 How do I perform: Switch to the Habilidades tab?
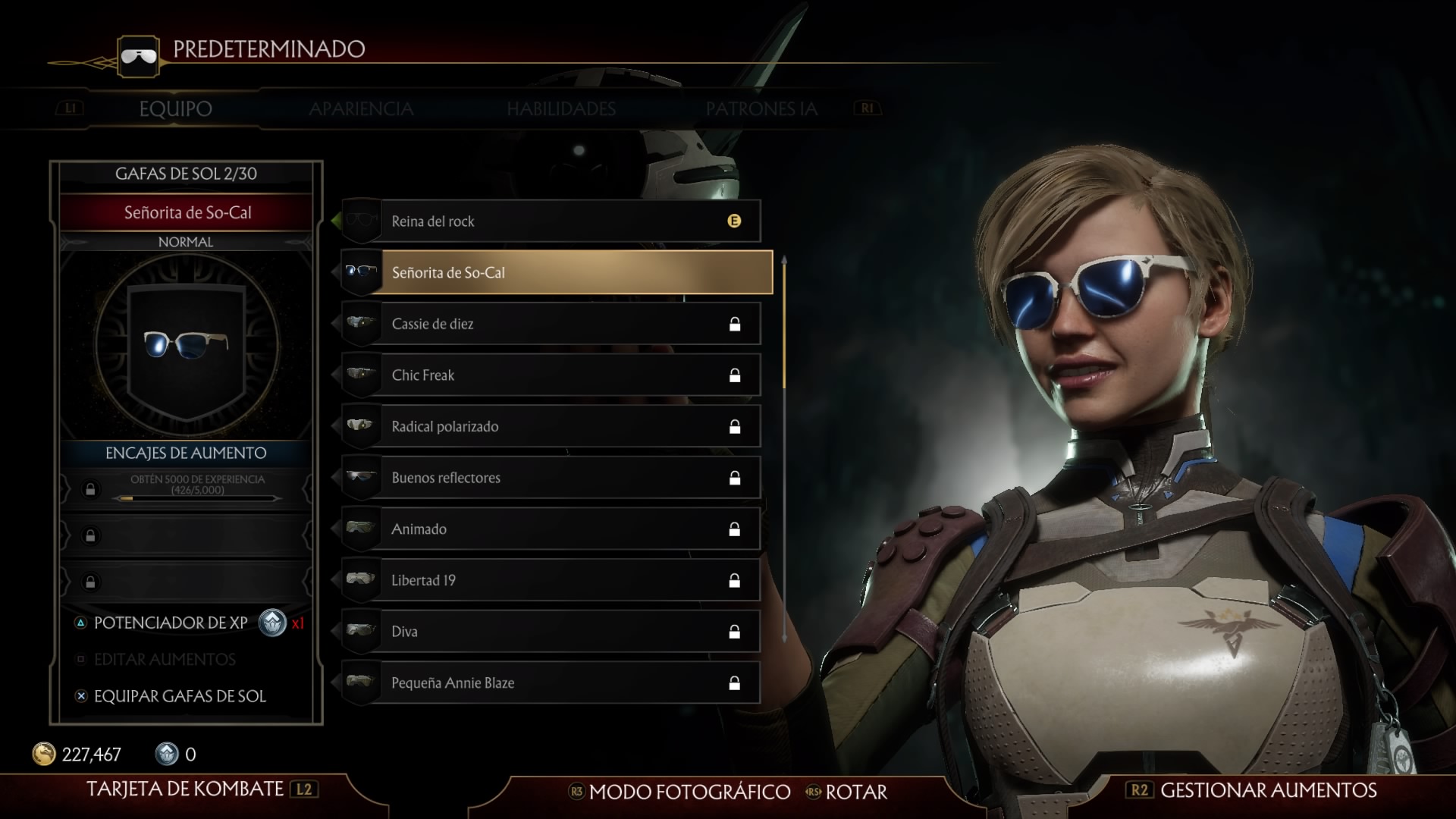(x=561, y=109)
